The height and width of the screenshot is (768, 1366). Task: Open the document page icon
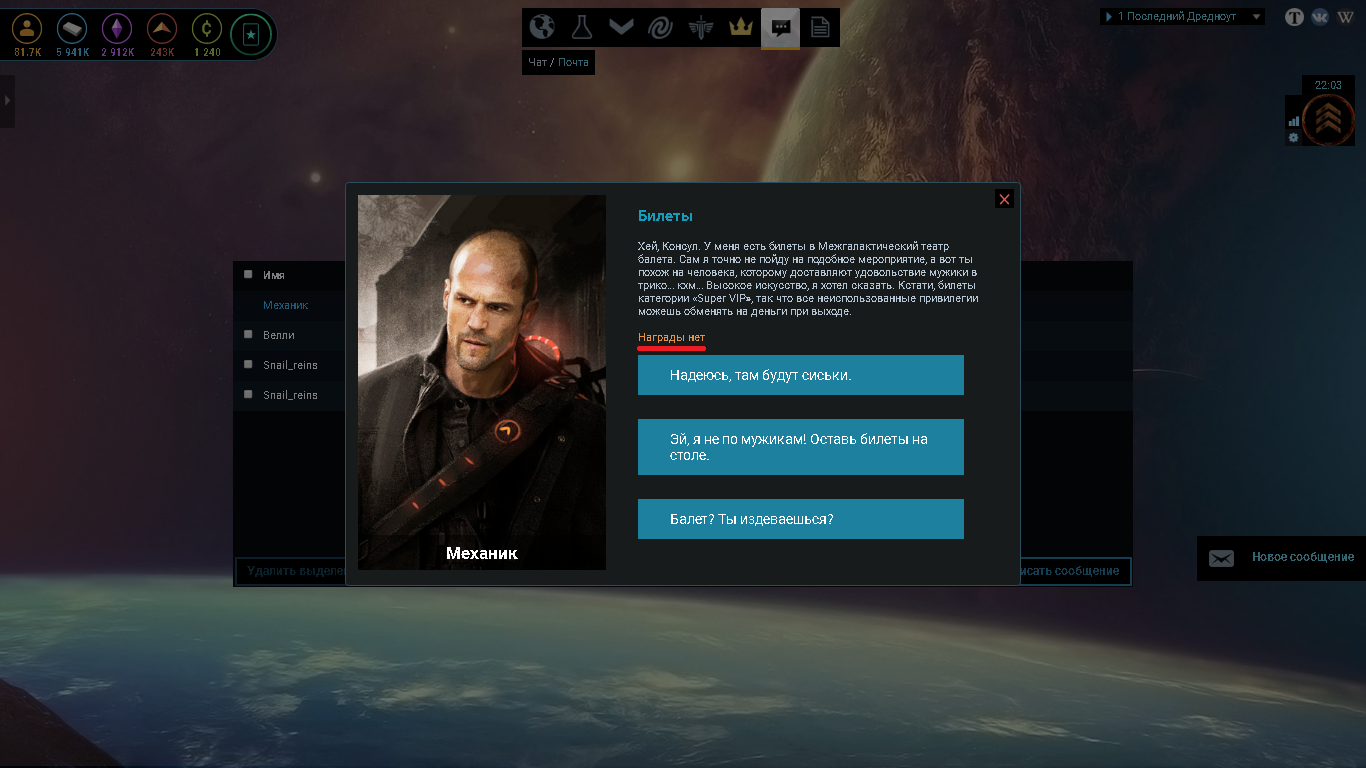point(820,27)
